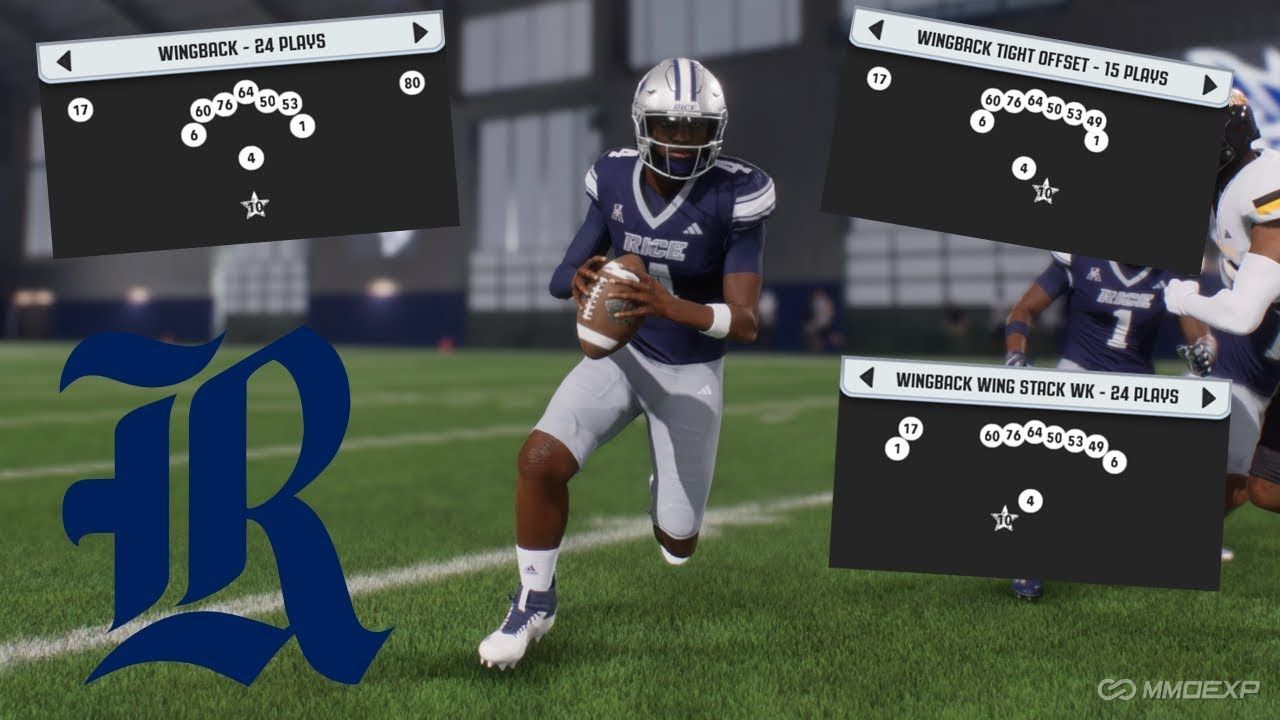Select player 6 in Wing Stack WK diagram
This screenshot has width=1280, height=720.
click(1113, 463)
